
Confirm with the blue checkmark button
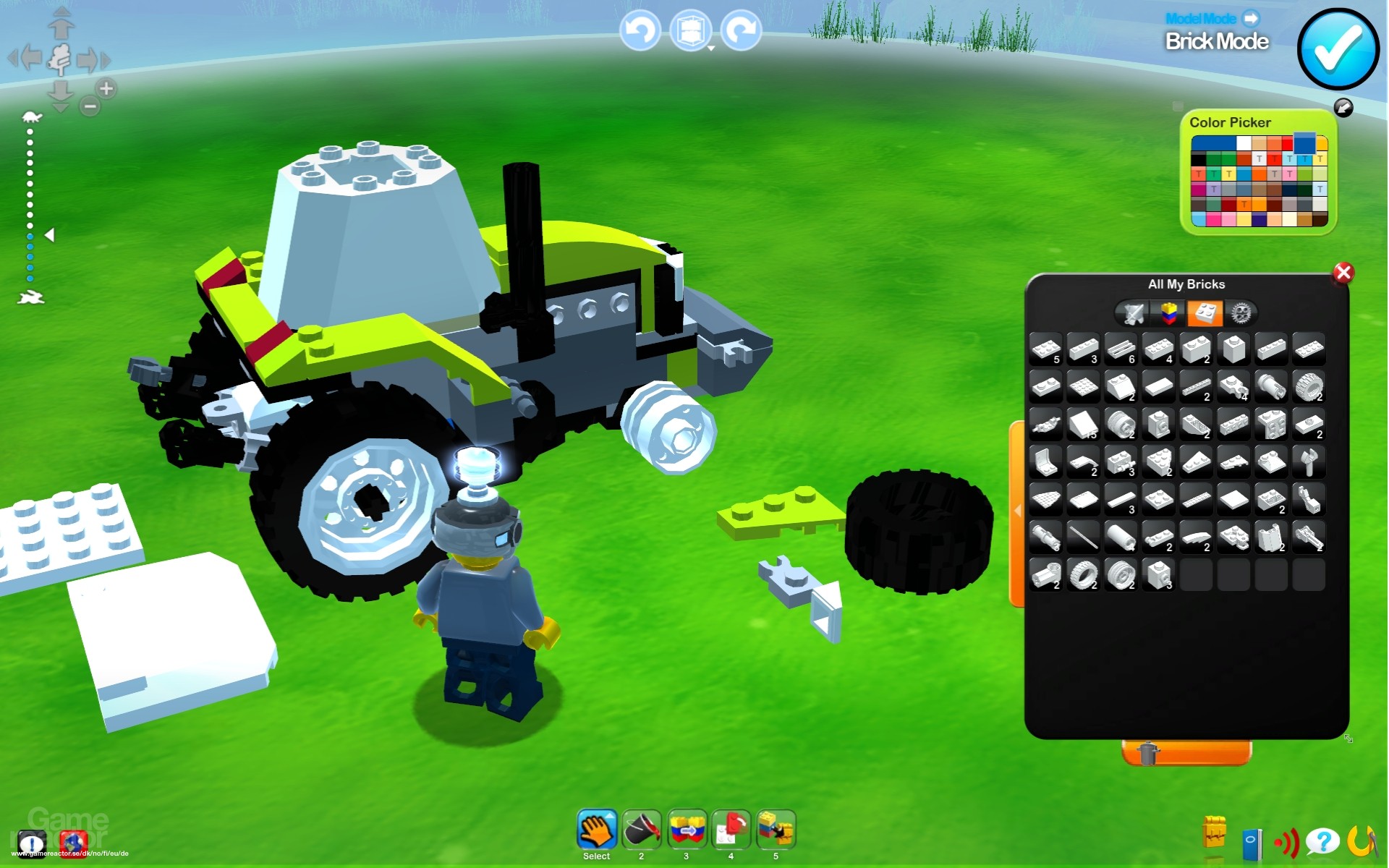1339,47
